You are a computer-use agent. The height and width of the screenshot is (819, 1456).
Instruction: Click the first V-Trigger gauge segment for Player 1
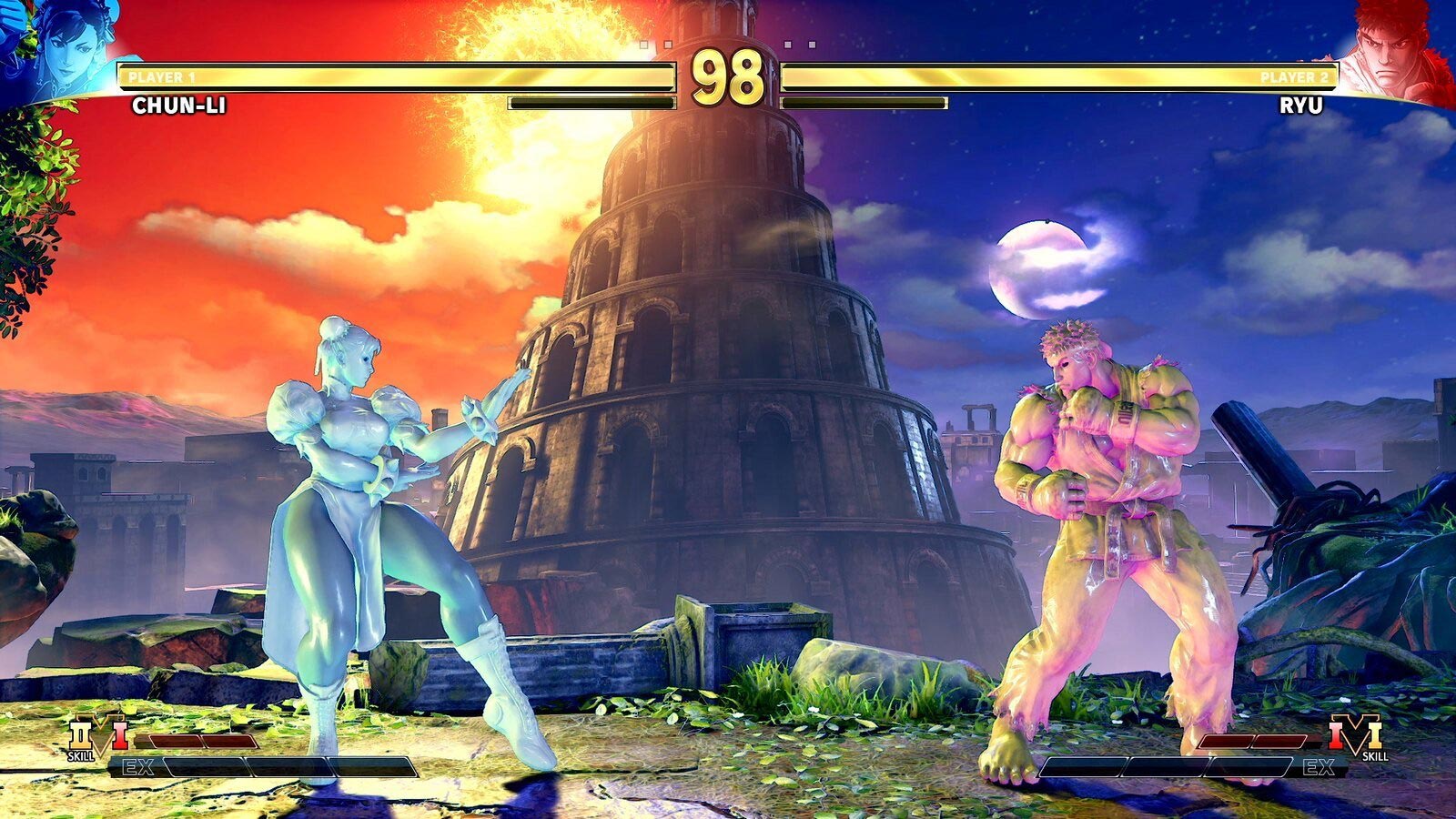coord(175,741)
